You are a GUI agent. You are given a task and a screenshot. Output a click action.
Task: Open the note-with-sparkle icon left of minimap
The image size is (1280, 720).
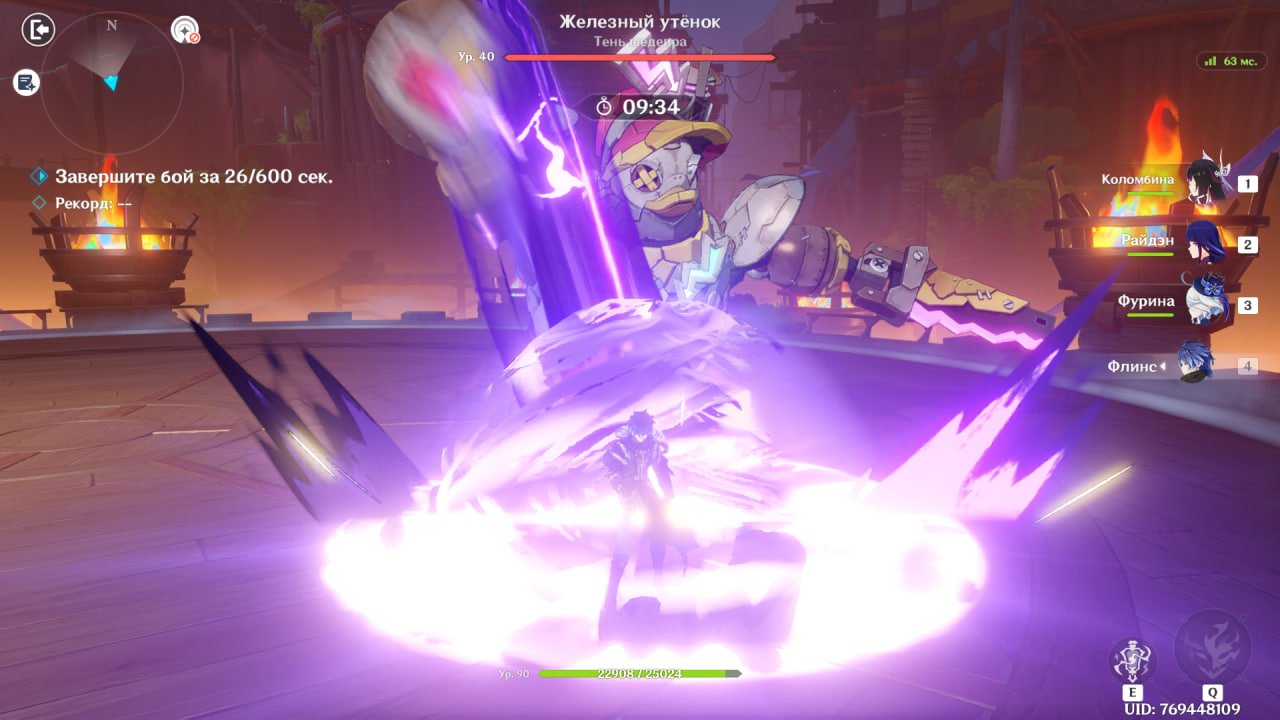(26, 82)
